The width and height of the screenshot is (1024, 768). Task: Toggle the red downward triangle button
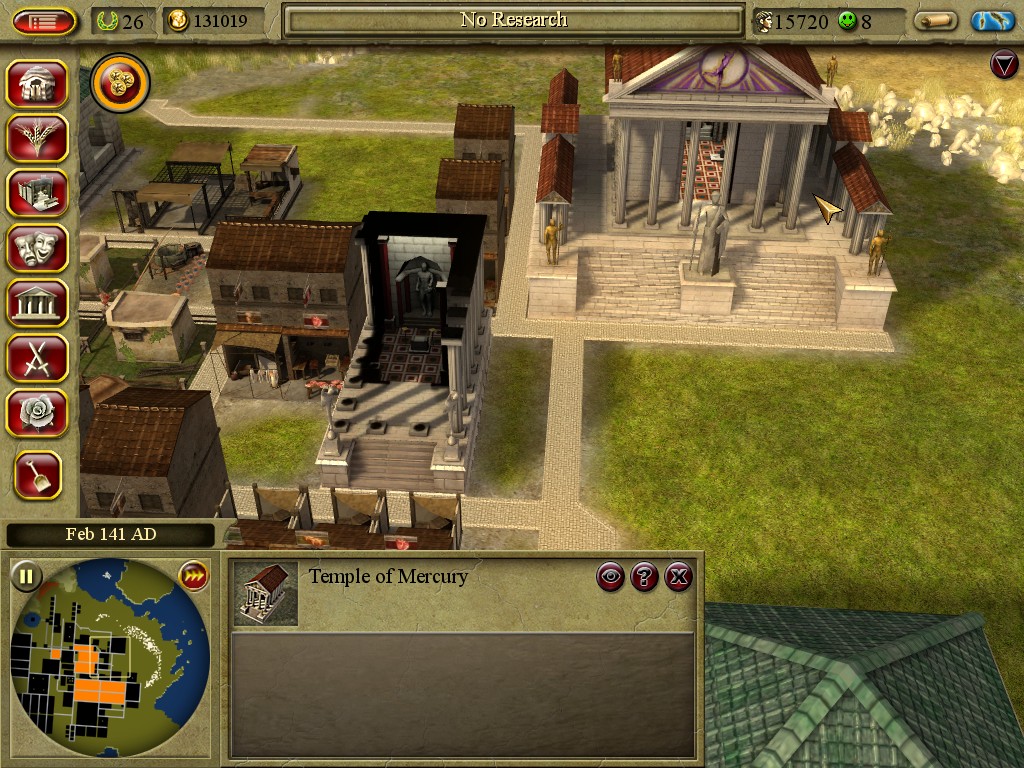(1003, 65)
